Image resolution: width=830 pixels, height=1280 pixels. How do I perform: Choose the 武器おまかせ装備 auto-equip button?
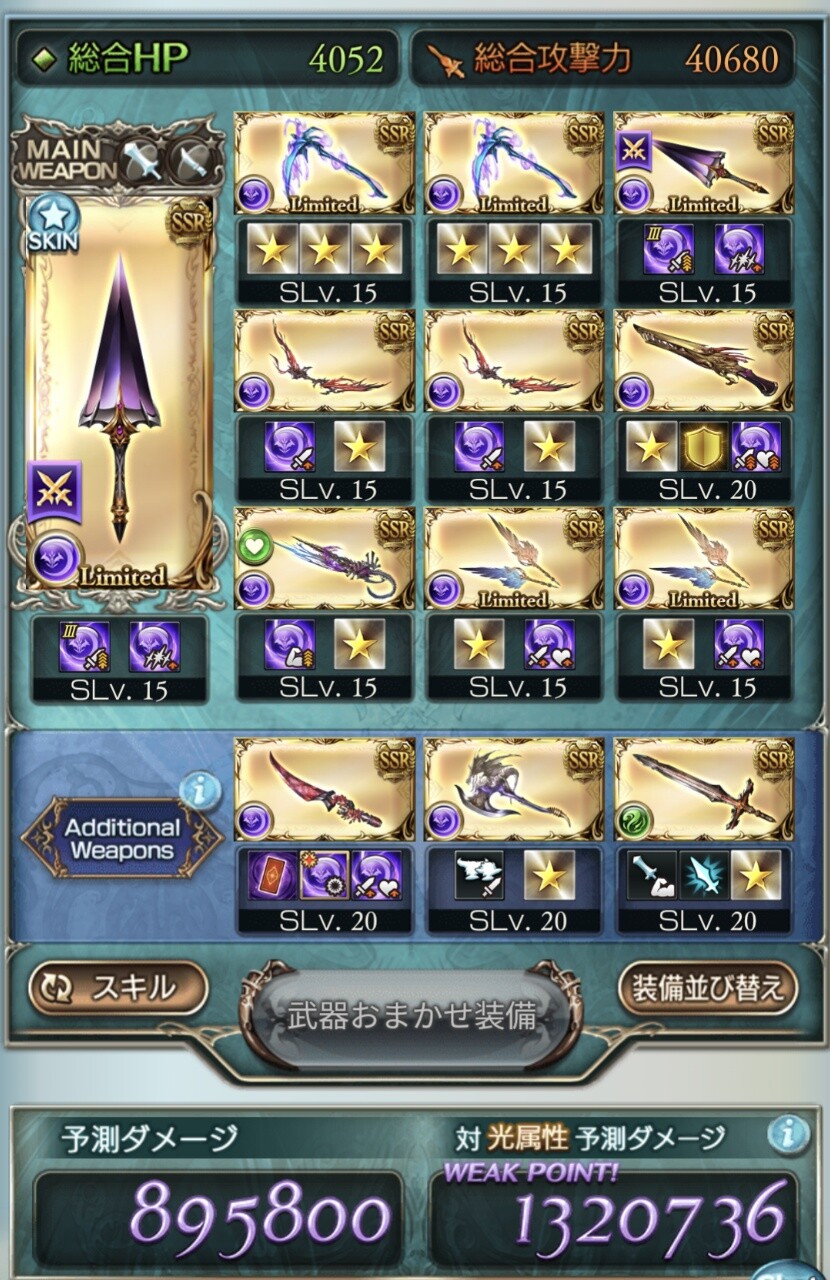[x=412, y=1017]
